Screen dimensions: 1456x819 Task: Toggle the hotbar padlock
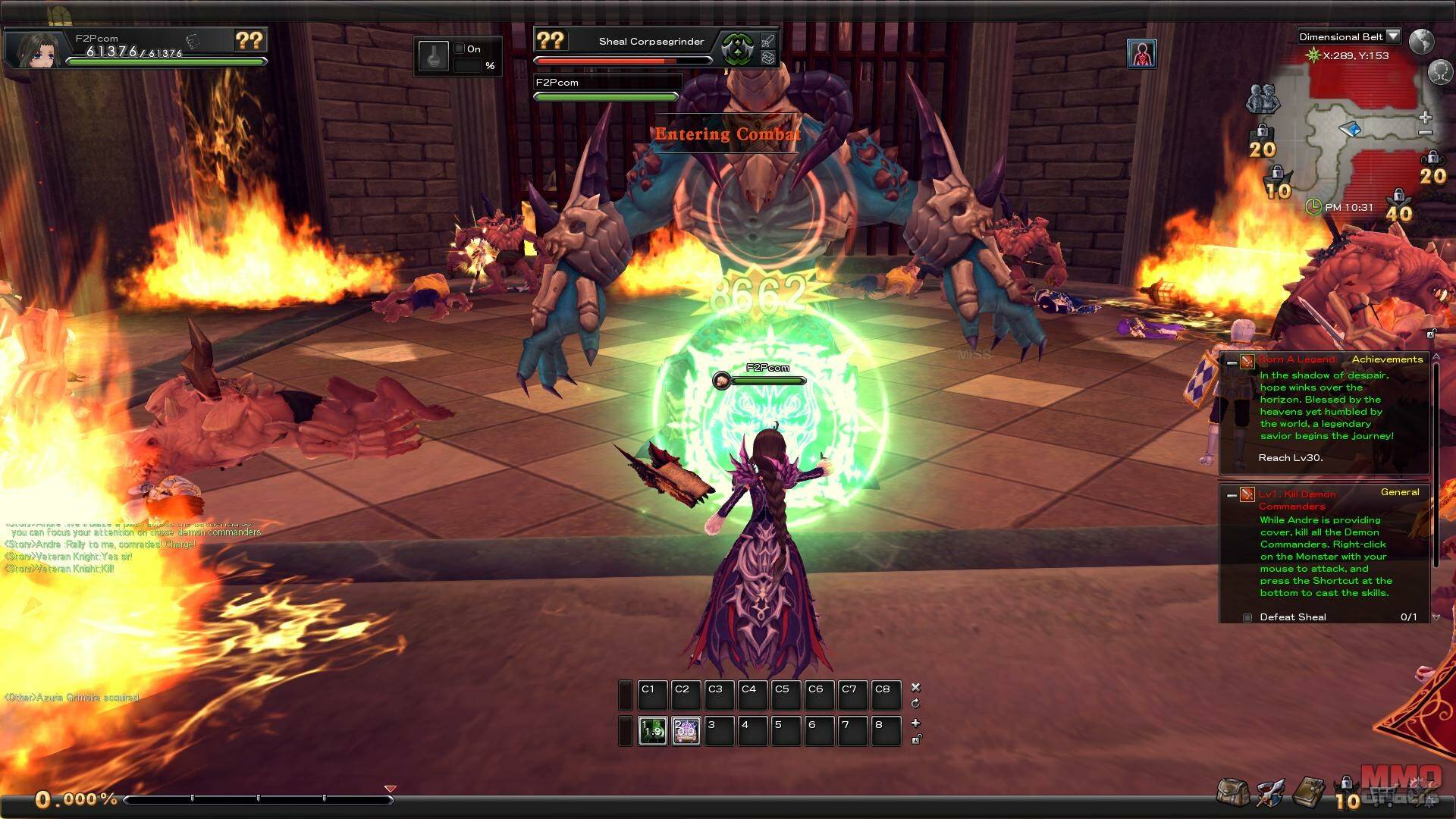[915, 739]
